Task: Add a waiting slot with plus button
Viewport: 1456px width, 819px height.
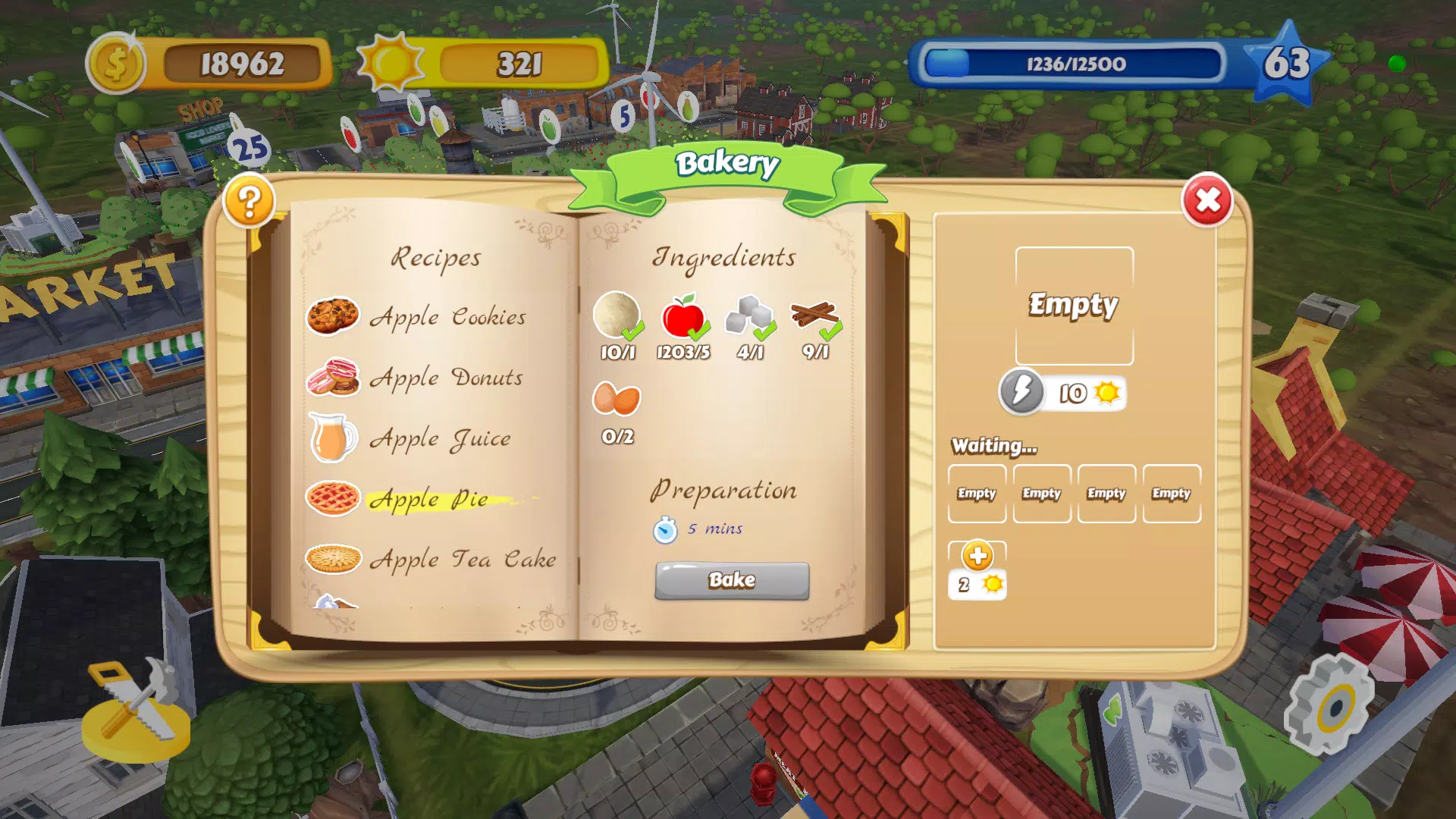Action: click(977, 557)
